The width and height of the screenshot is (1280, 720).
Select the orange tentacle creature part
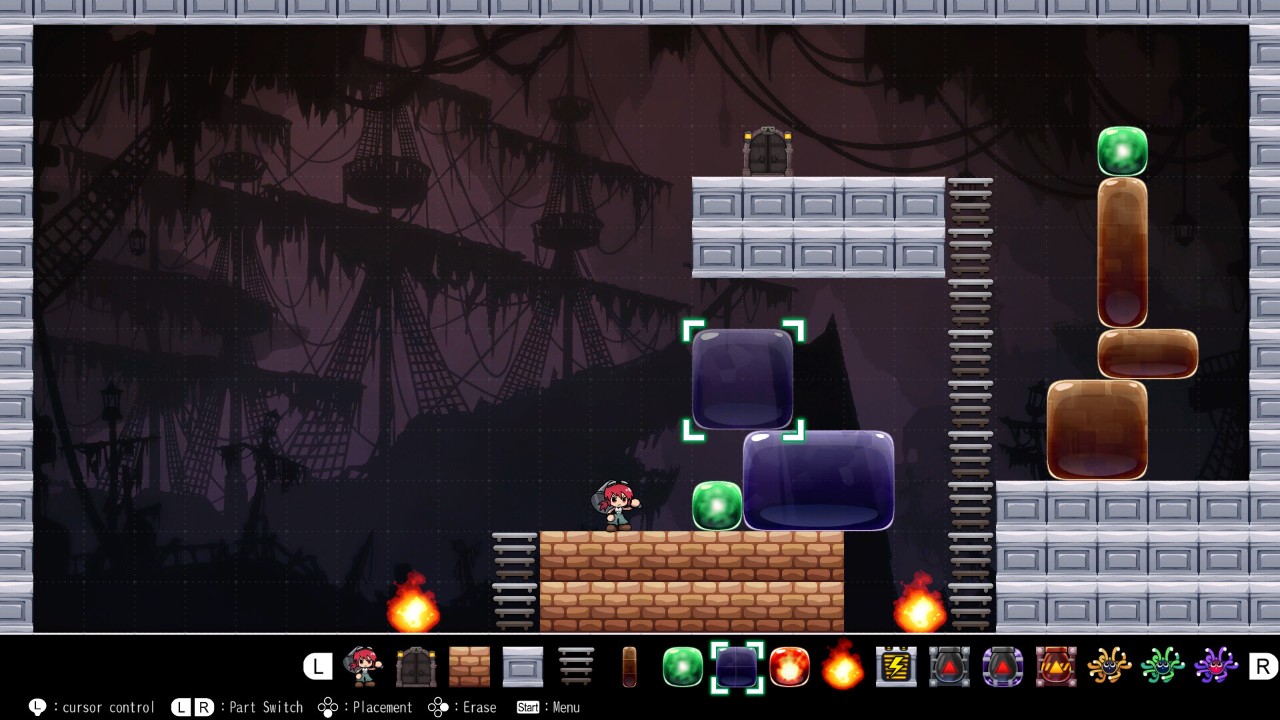1109,666
